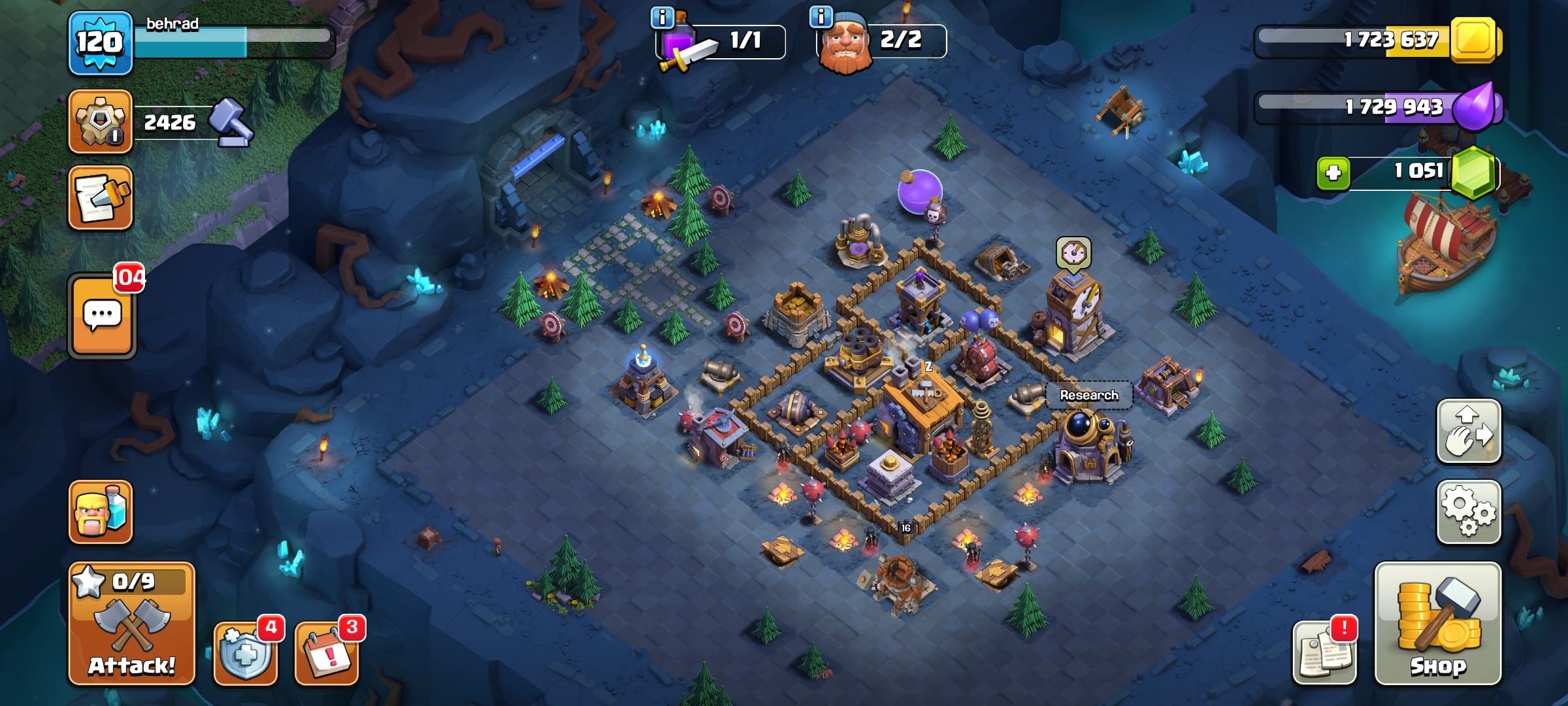This screenshot has width=1568, height=706.
Task: Open the news papers button with alert
Action: tap(1324, 652)
